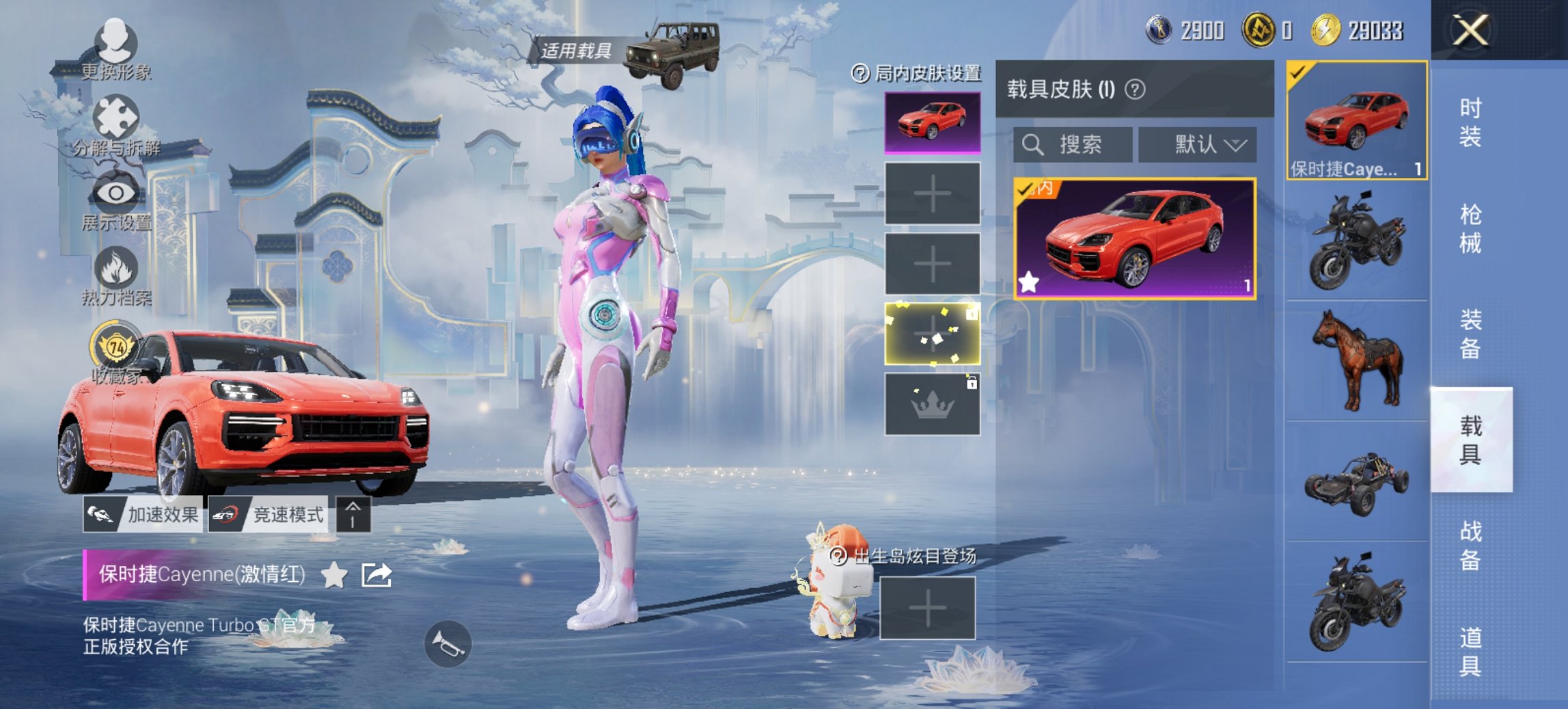Honk the horn icon button
Screen dimensions: 1568x709
pyautogui.click(x=448, y=643)
